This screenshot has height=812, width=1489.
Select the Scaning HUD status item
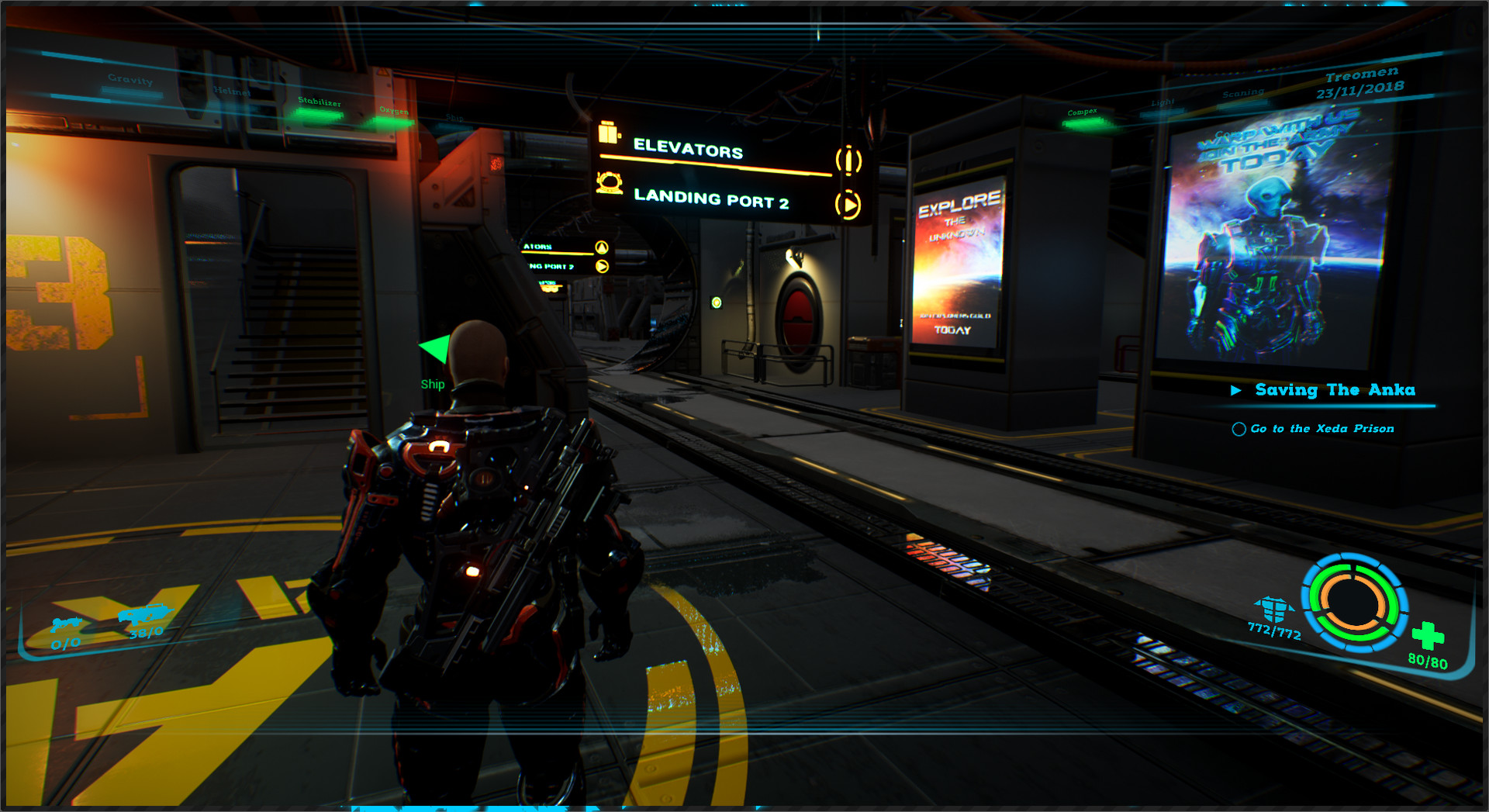1242,91
